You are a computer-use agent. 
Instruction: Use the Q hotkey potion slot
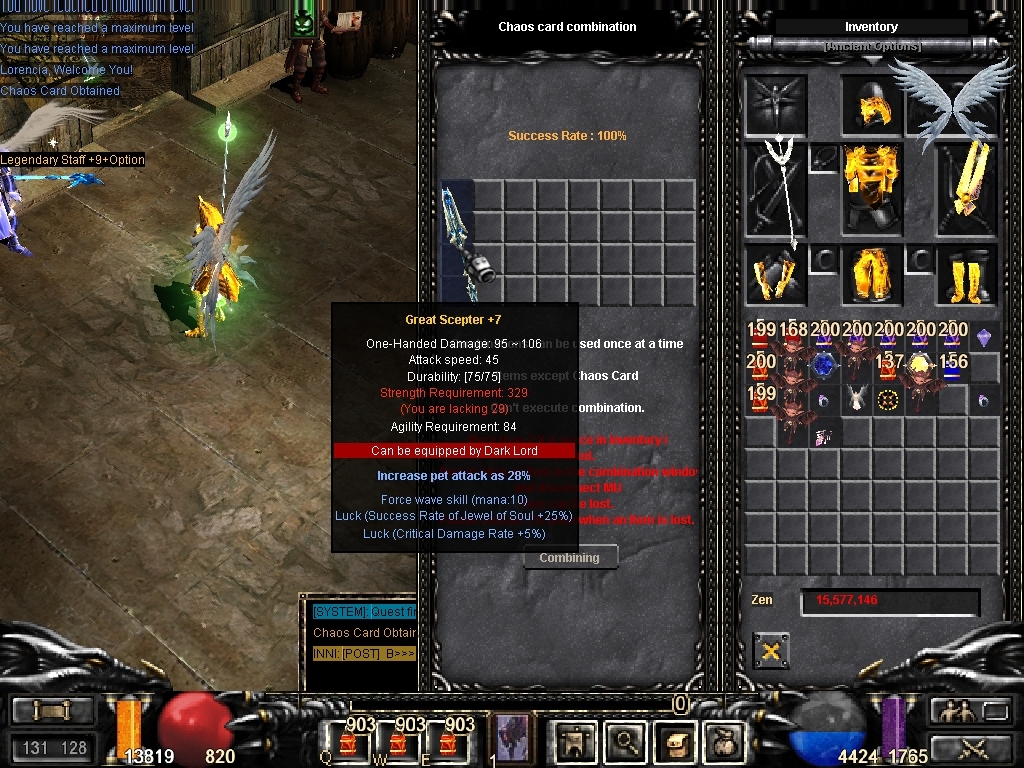[347, 741]
